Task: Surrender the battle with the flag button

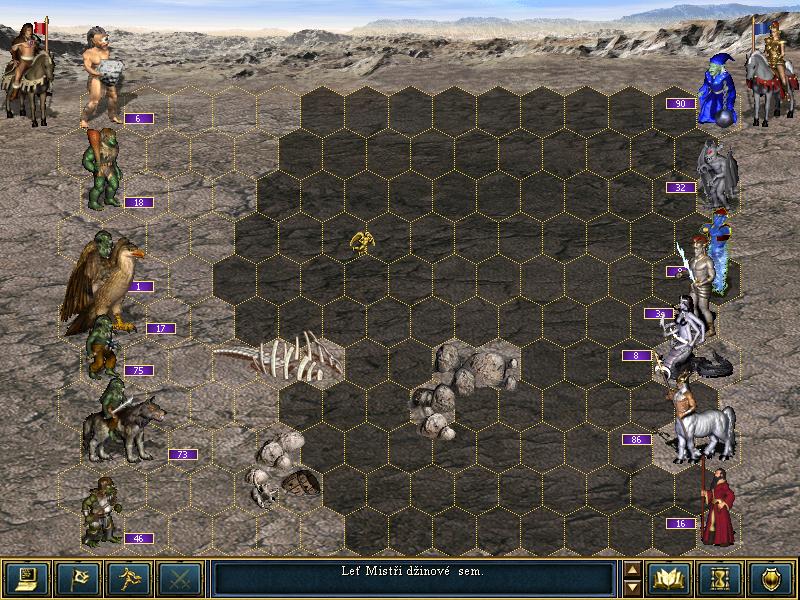Action: [x=77, y=578]
